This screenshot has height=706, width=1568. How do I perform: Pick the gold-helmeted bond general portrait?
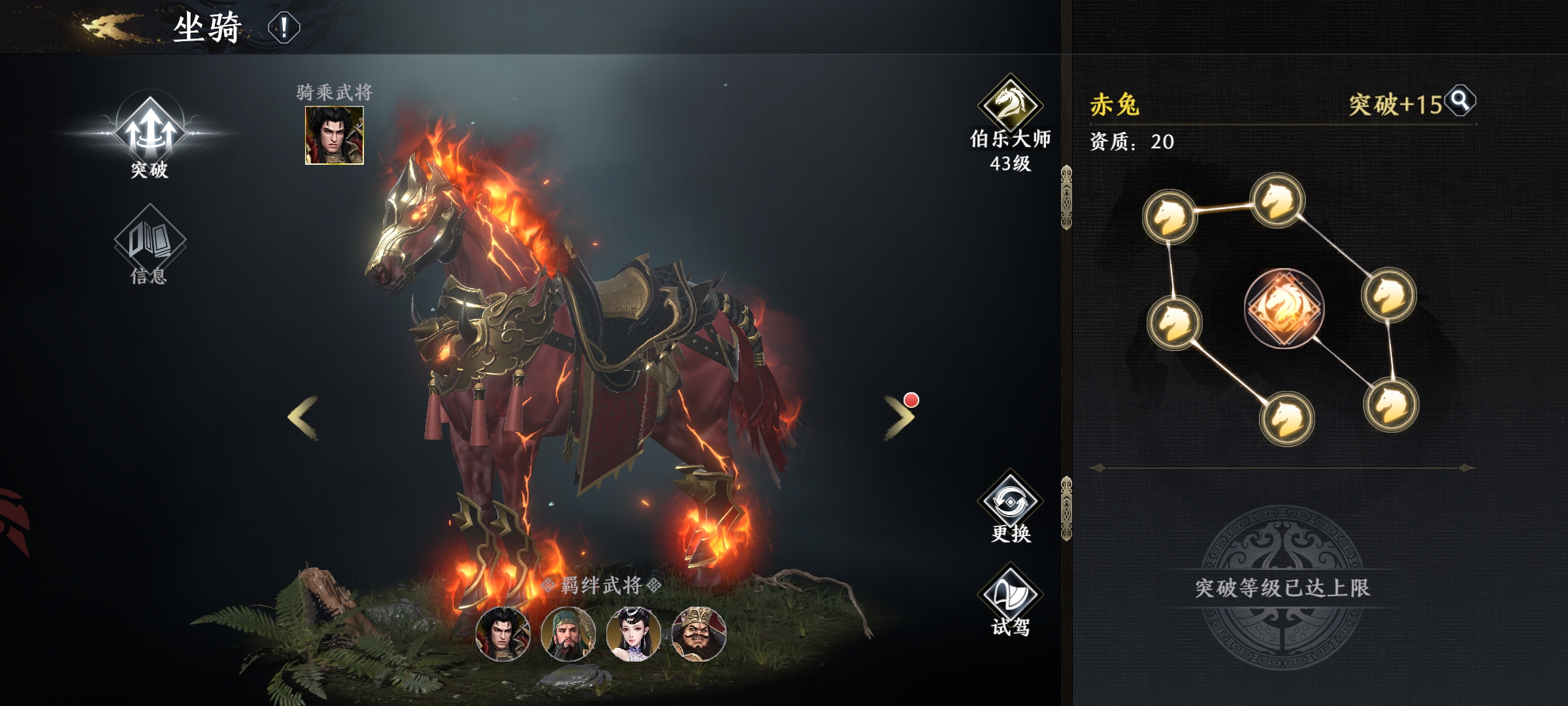pos(698,633)
